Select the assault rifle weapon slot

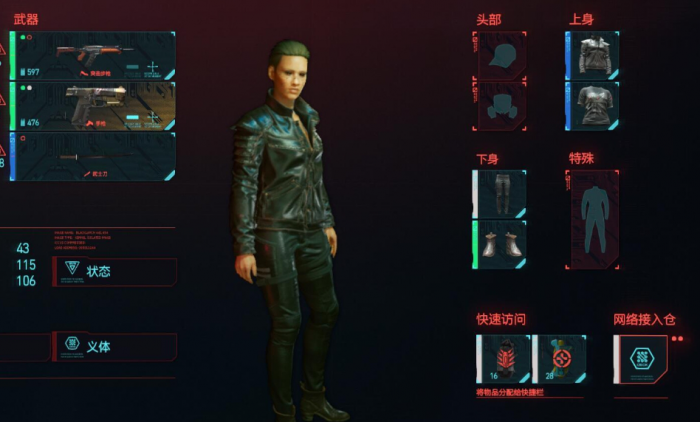(95, 54)
